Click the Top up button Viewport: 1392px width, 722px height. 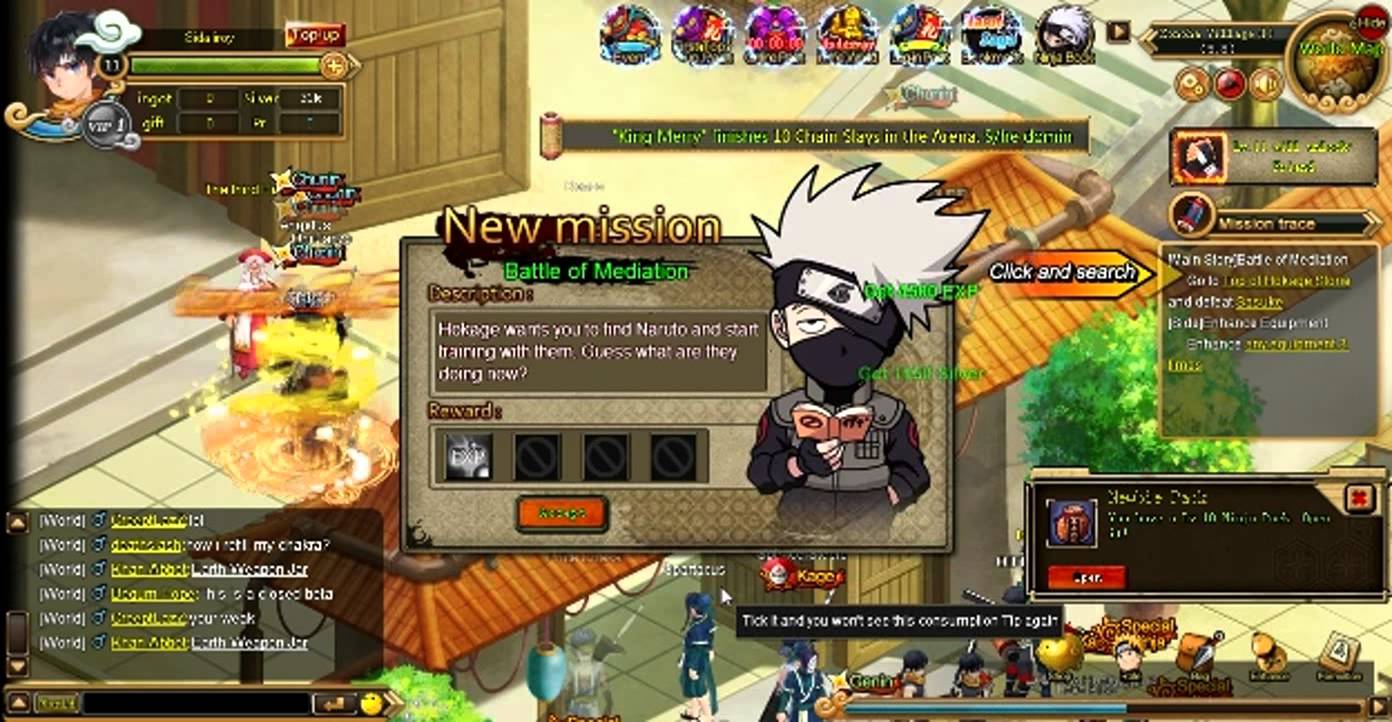point(315,37)
